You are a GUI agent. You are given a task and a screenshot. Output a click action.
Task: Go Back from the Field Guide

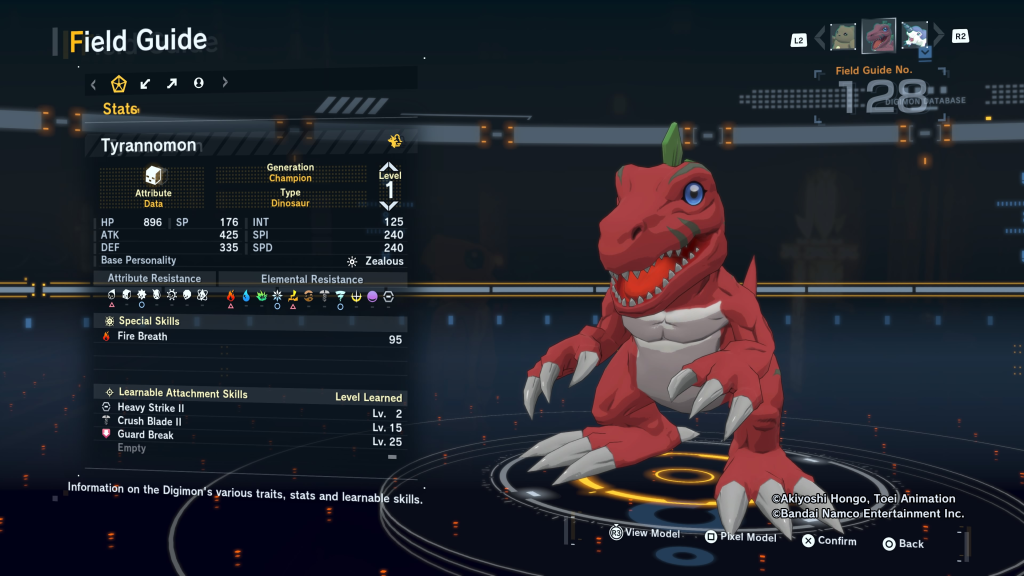point(903,544)
